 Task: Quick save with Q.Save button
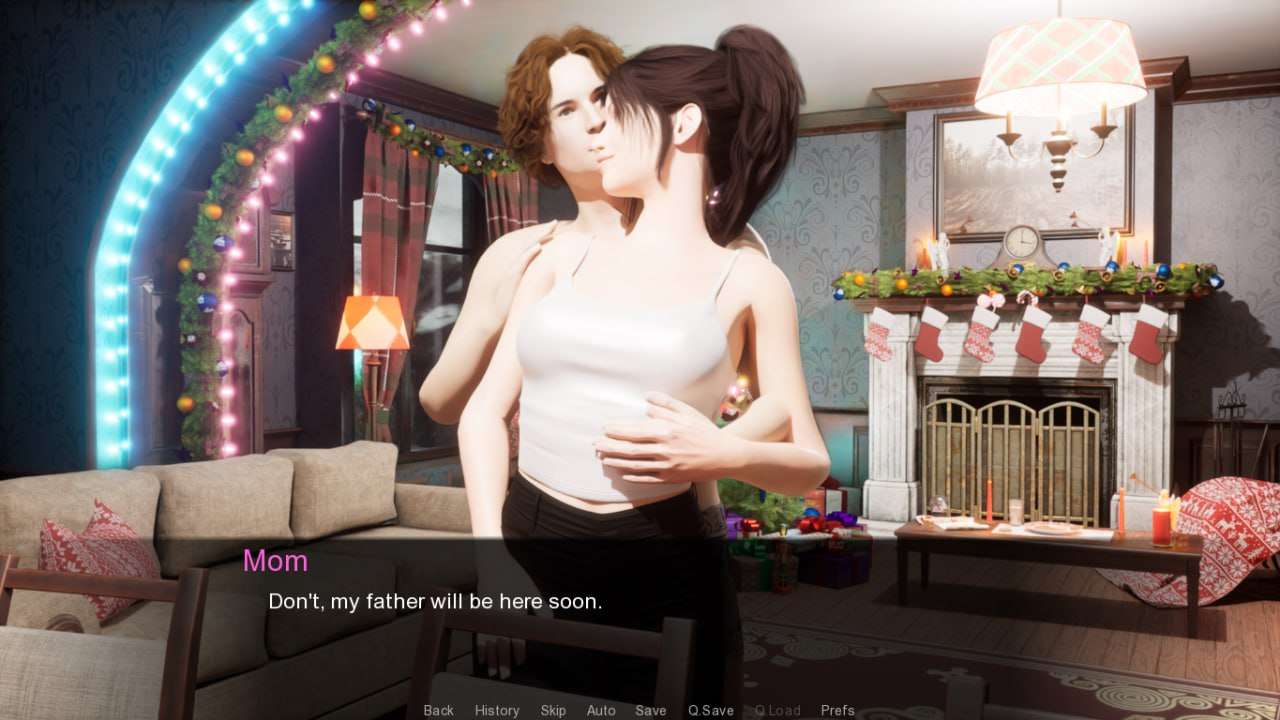pos(711,710)
